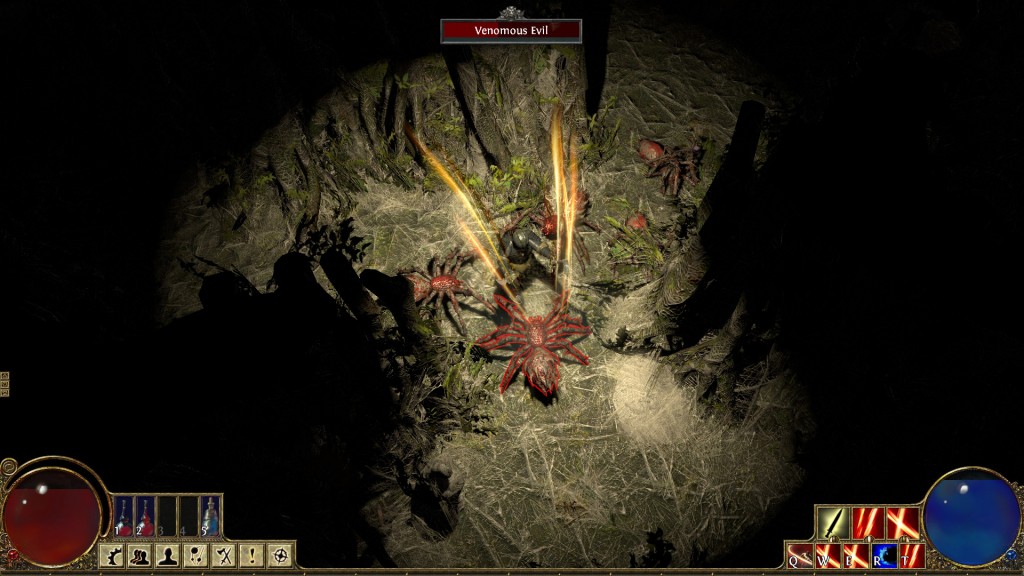This screenshot has height=576, width=1024.
Task: Open the character silhouette panel
Action: tap(168, 556)
